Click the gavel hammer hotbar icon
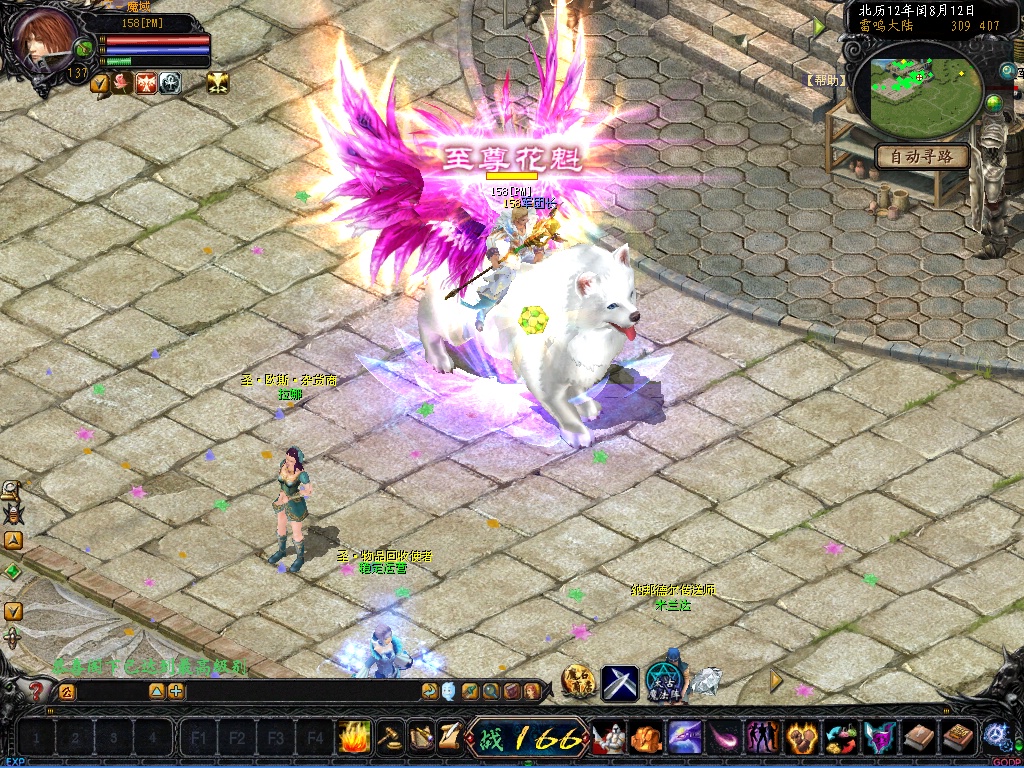Image resolution: width=1024 pixels, height=768 pixels. [x=388, y=738]
